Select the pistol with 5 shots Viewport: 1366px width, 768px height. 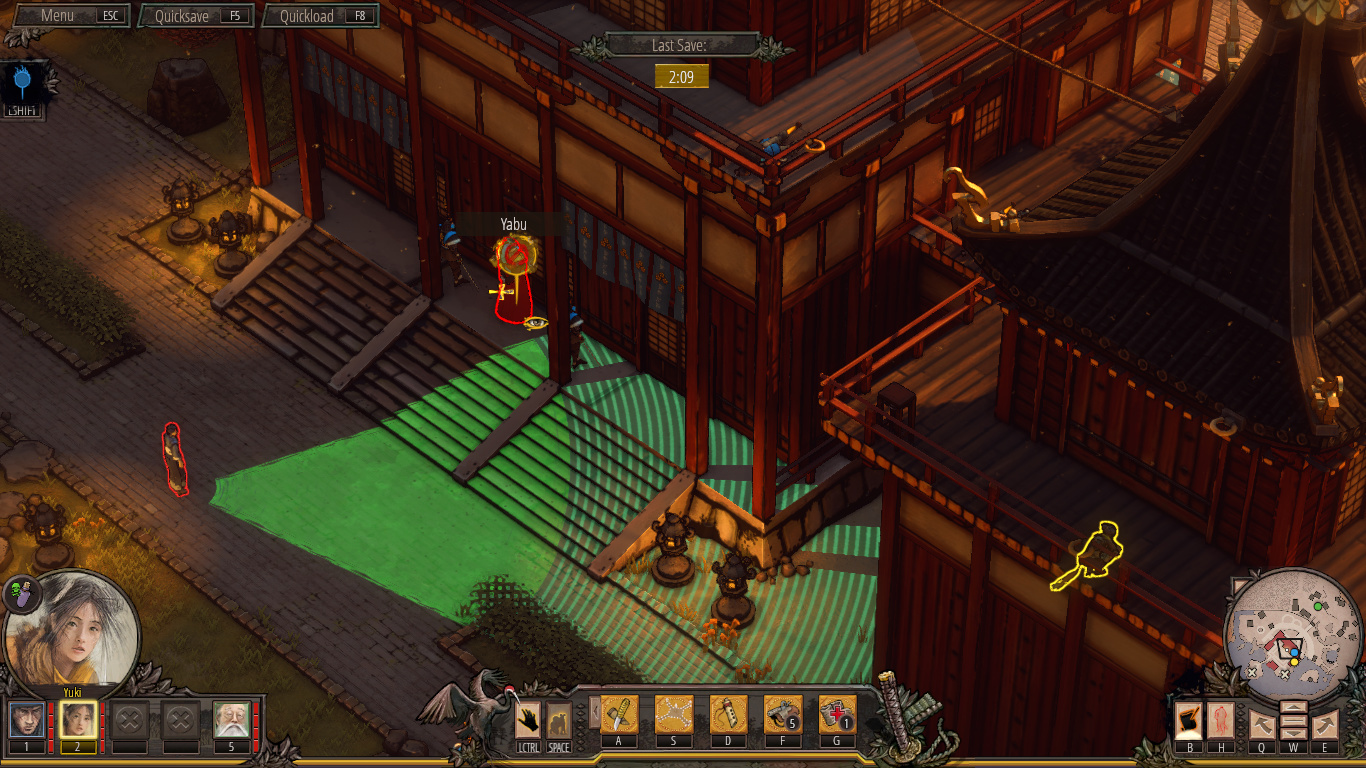(783, 715)
